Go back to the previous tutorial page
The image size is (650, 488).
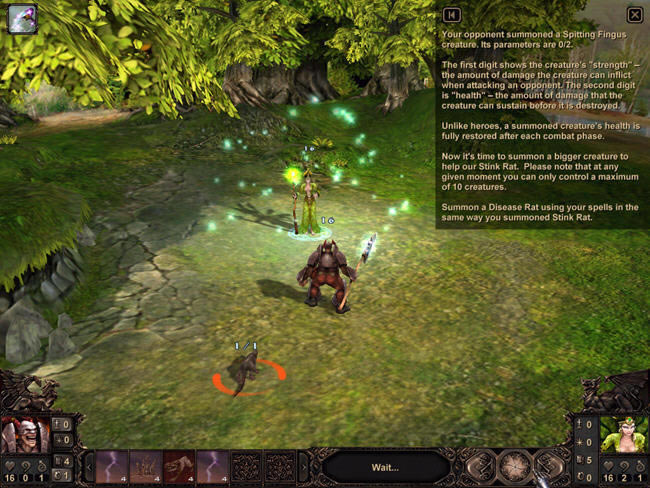(452, 15)
